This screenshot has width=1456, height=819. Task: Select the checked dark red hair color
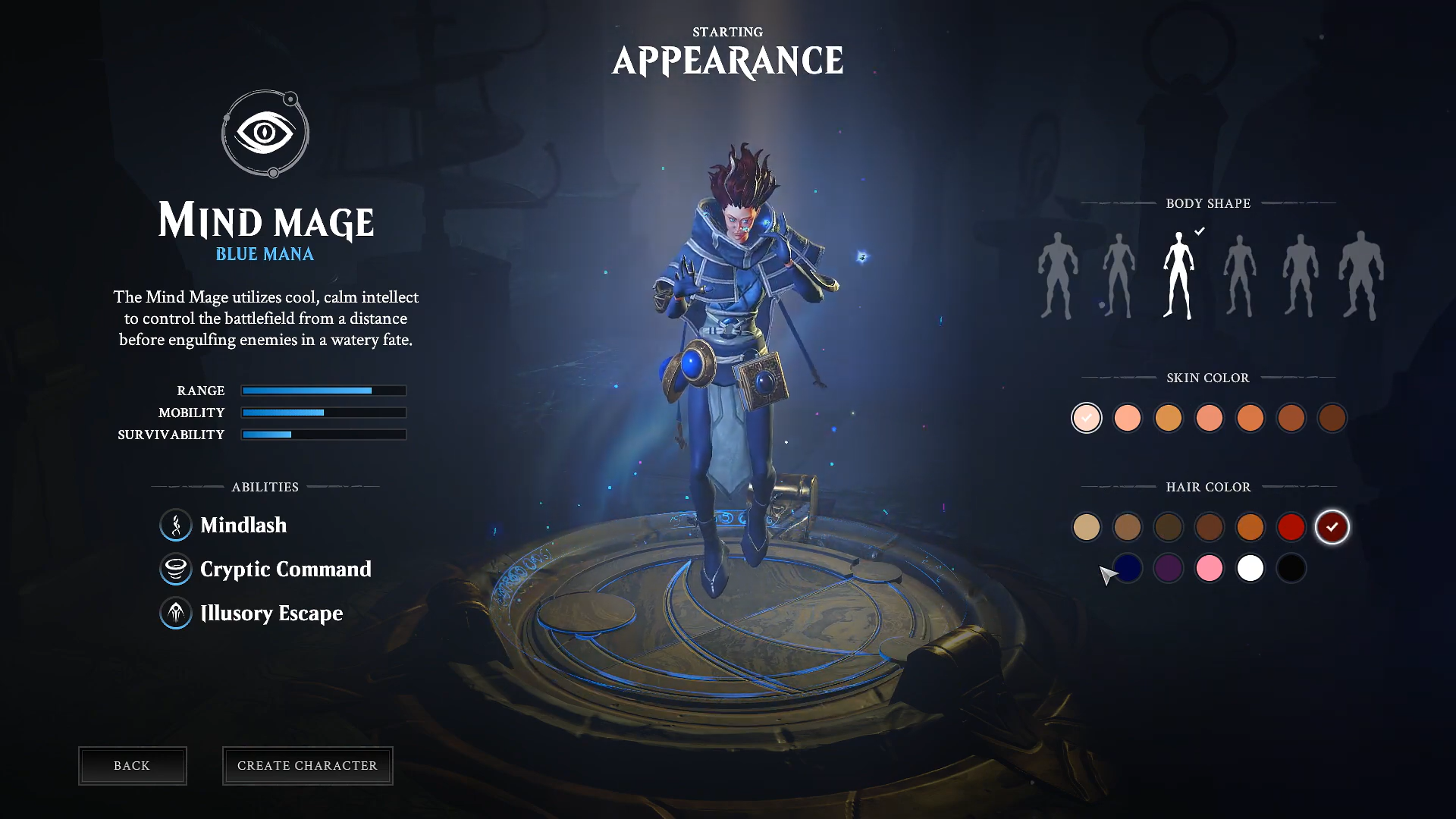[1332, 527]
